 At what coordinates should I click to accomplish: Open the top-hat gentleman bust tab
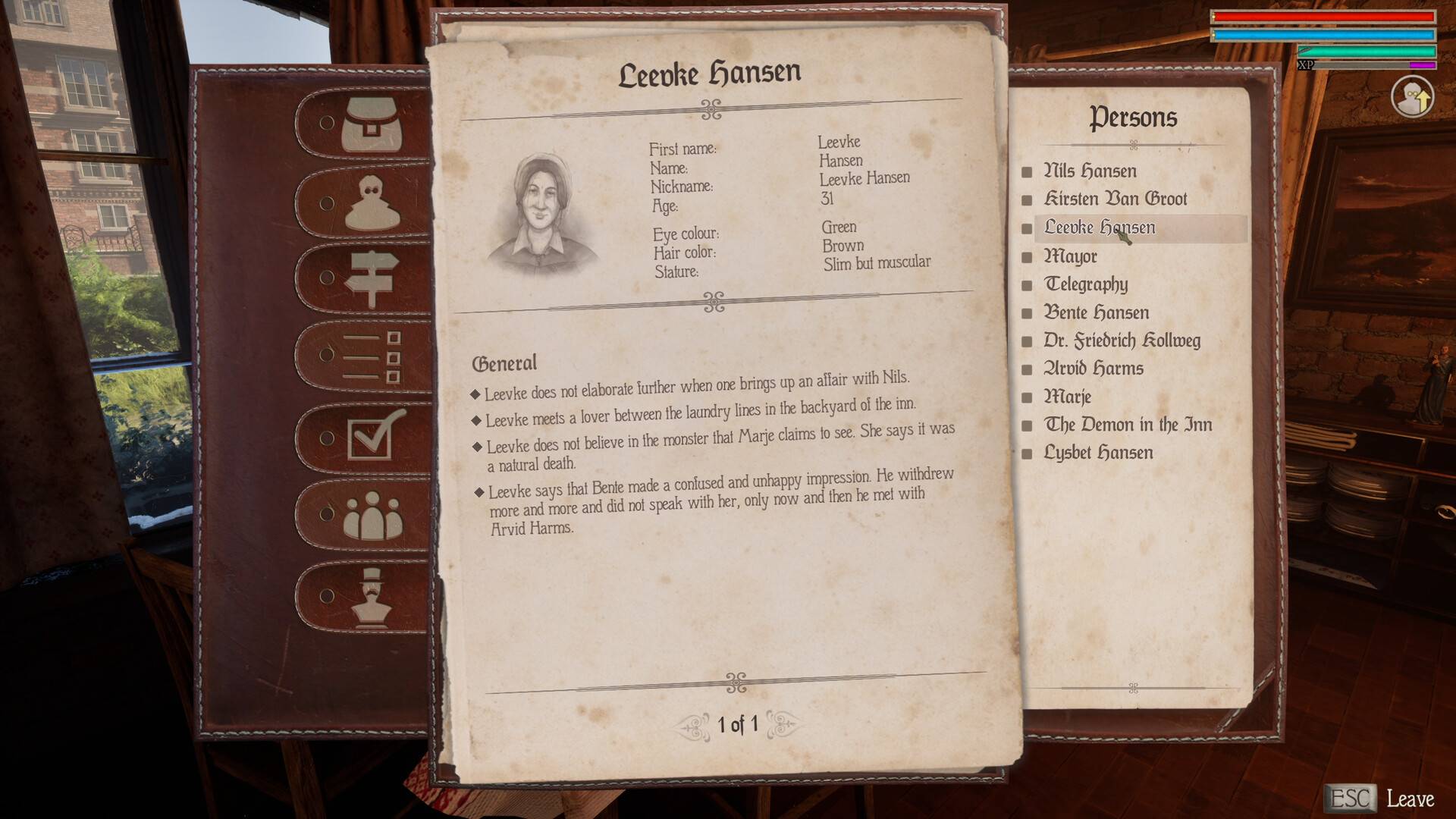point(372,597)
